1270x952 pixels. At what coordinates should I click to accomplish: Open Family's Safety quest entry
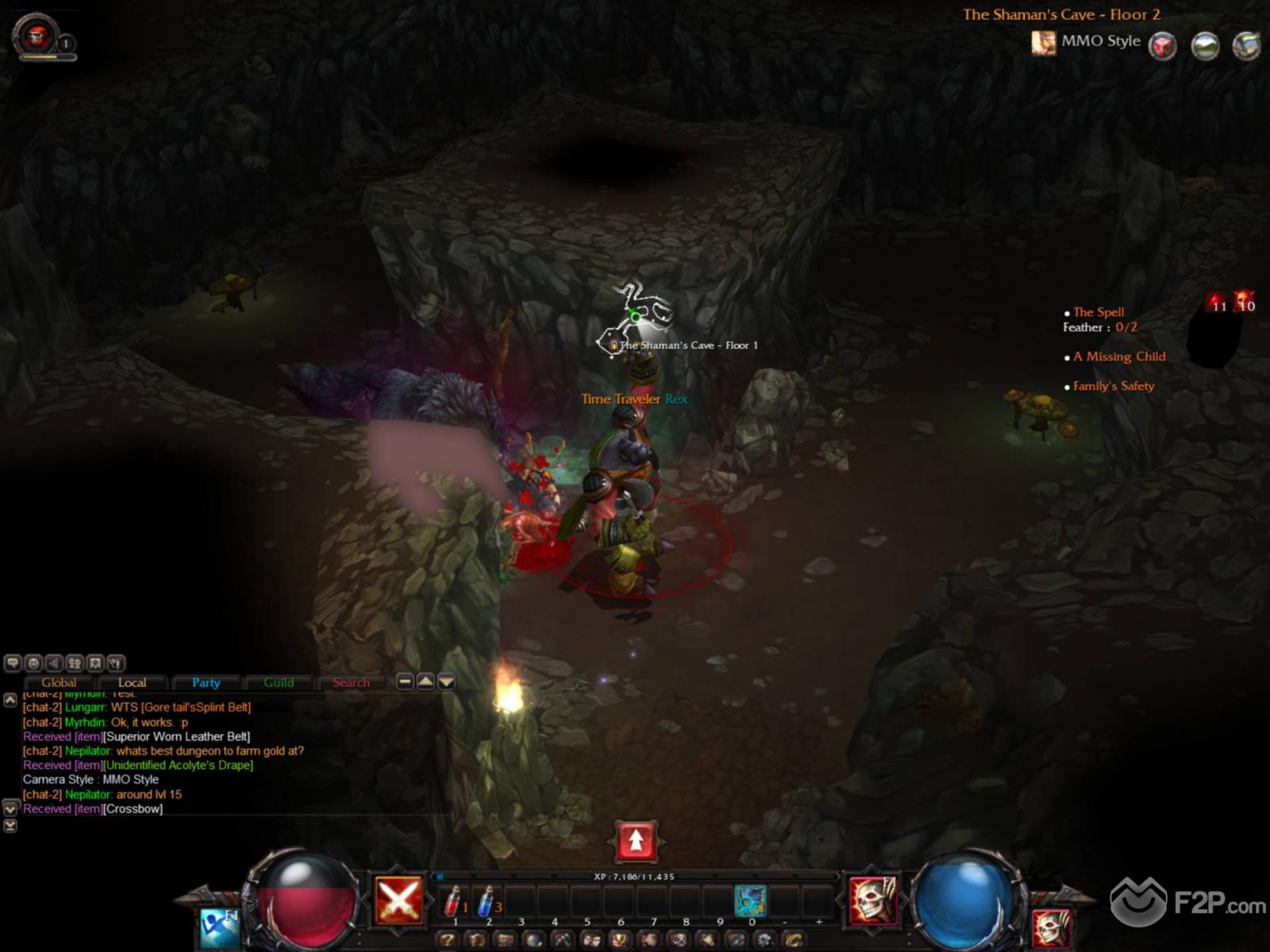point(1114,386)
